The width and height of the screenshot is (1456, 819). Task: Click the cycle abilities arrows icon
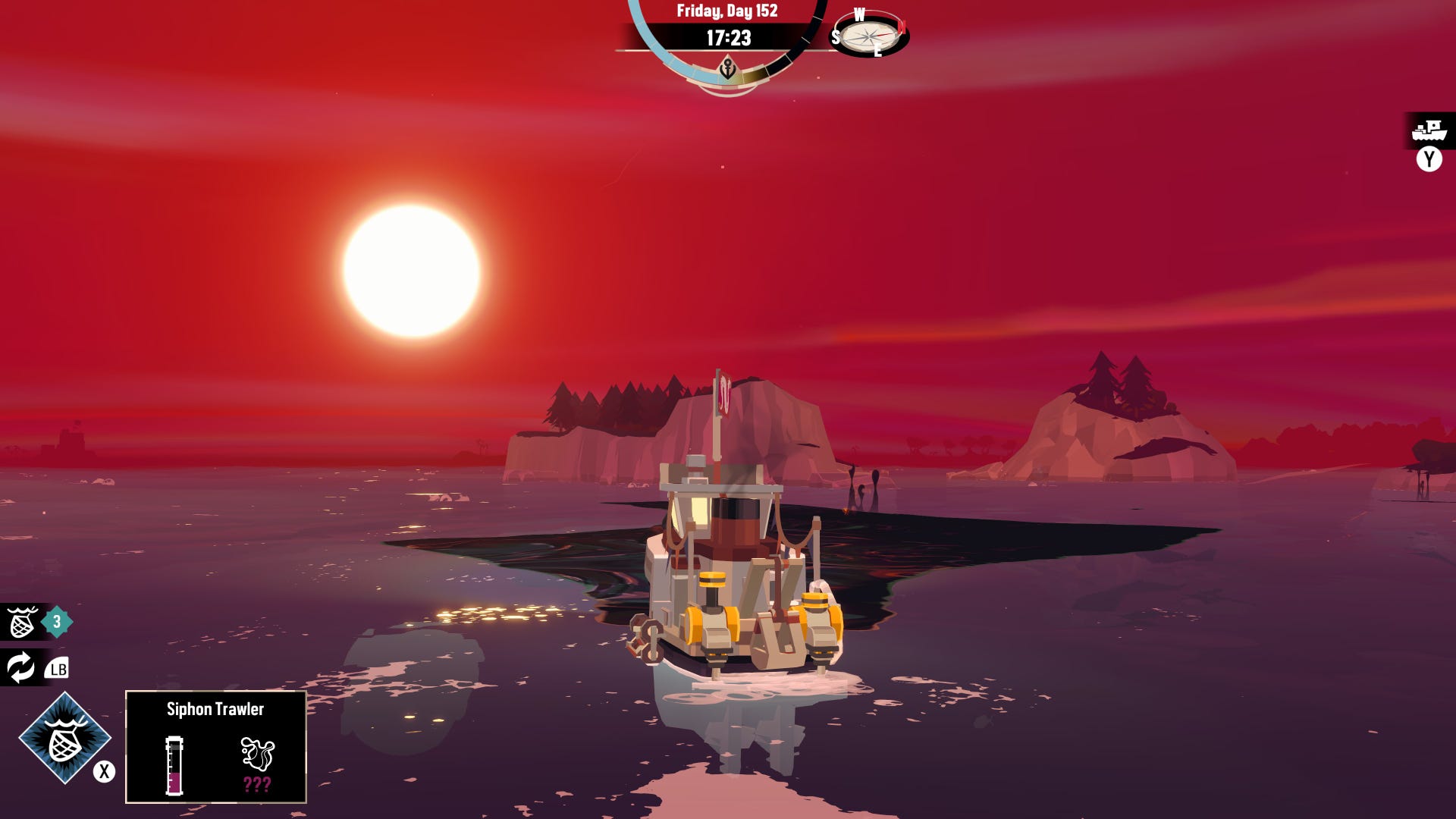[x=20, y=667]
